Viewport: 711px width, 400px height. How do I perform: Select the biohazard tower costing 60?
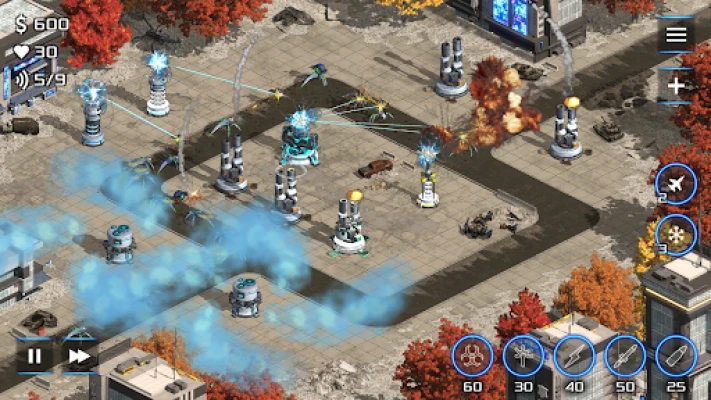coord(472,356)
